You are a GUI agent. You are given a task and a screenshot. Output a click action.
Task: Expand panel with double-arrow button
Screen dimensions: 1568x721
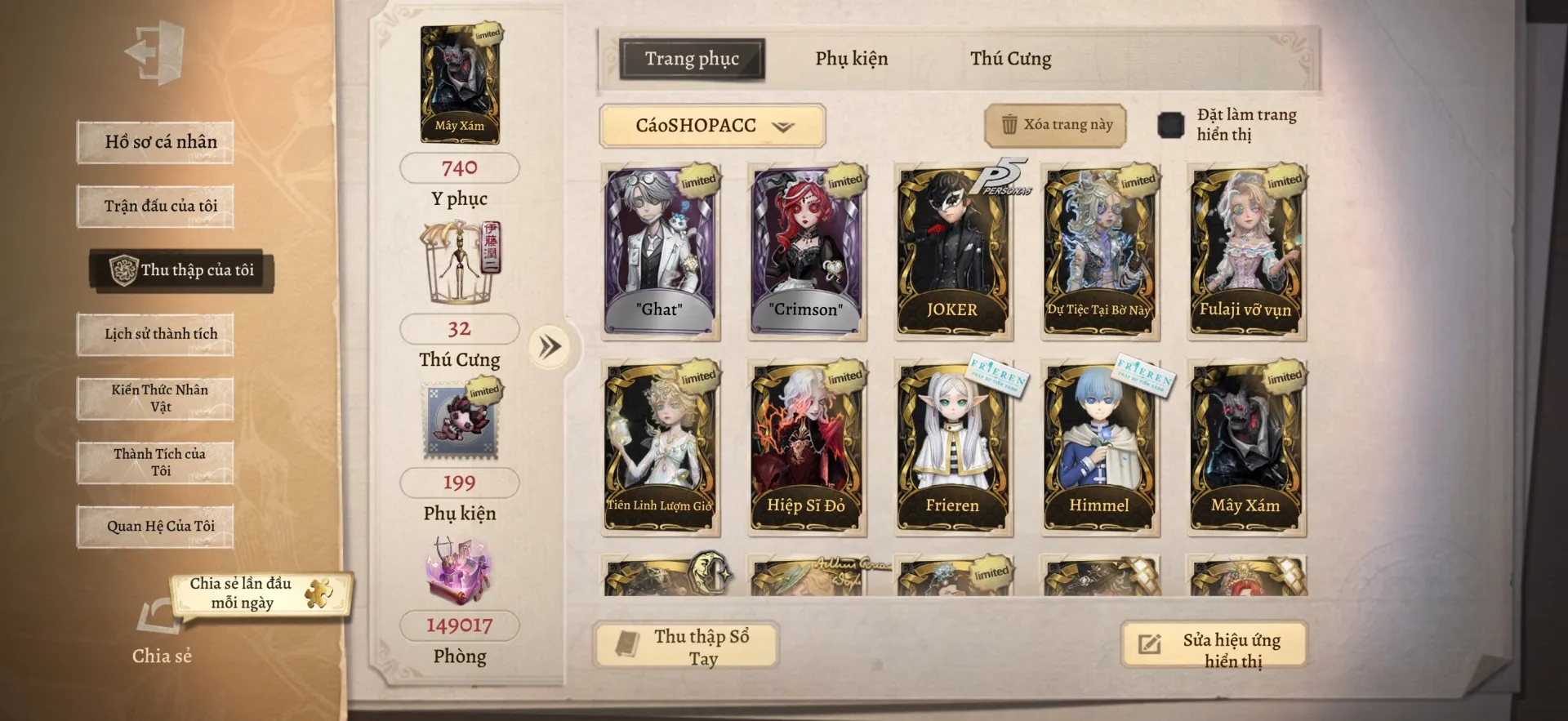tap(550, 347)
